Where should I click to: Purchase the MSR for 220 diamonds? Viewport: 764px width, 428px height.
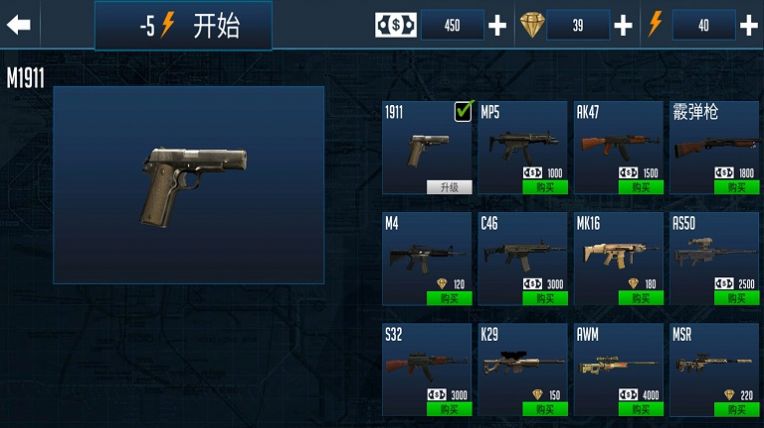coord(736,409)
